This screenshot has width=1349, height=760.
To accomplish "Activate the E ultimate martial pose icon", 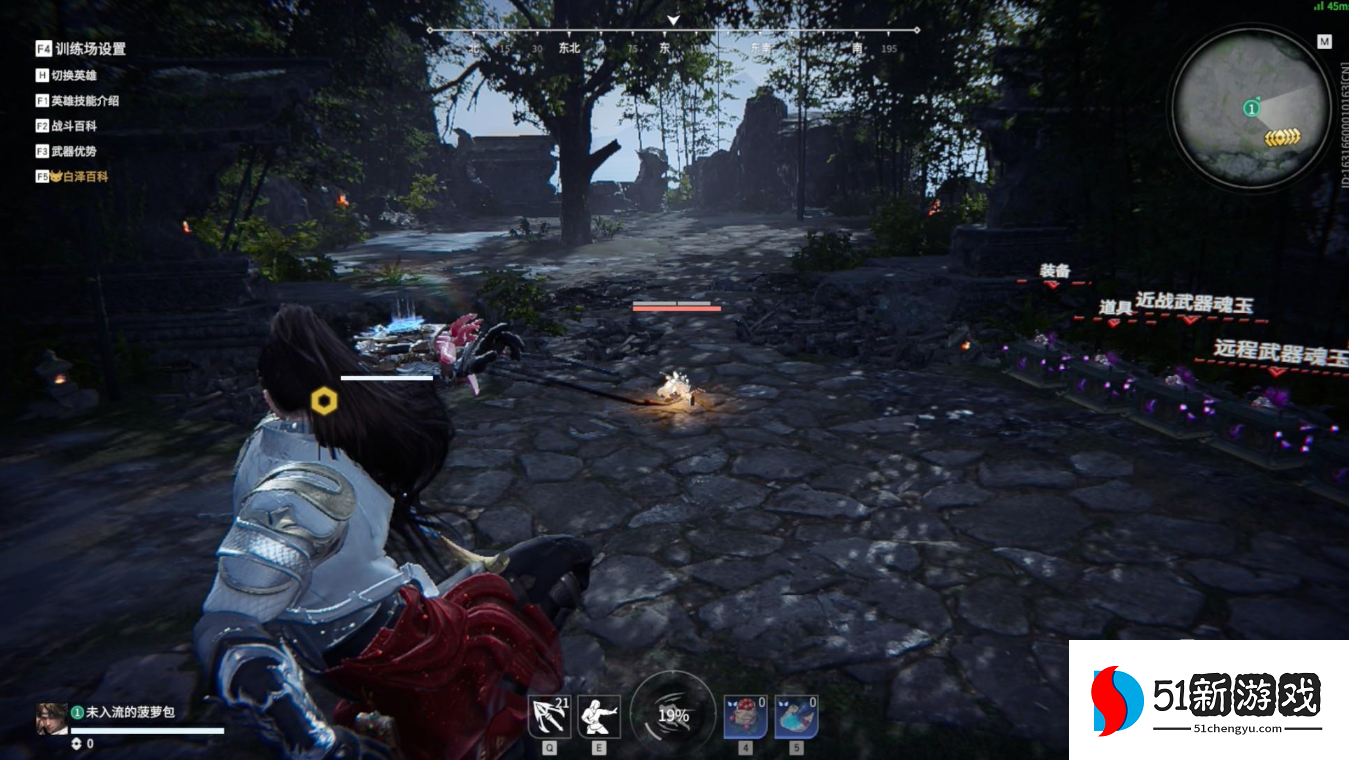I will click(599, 717).
